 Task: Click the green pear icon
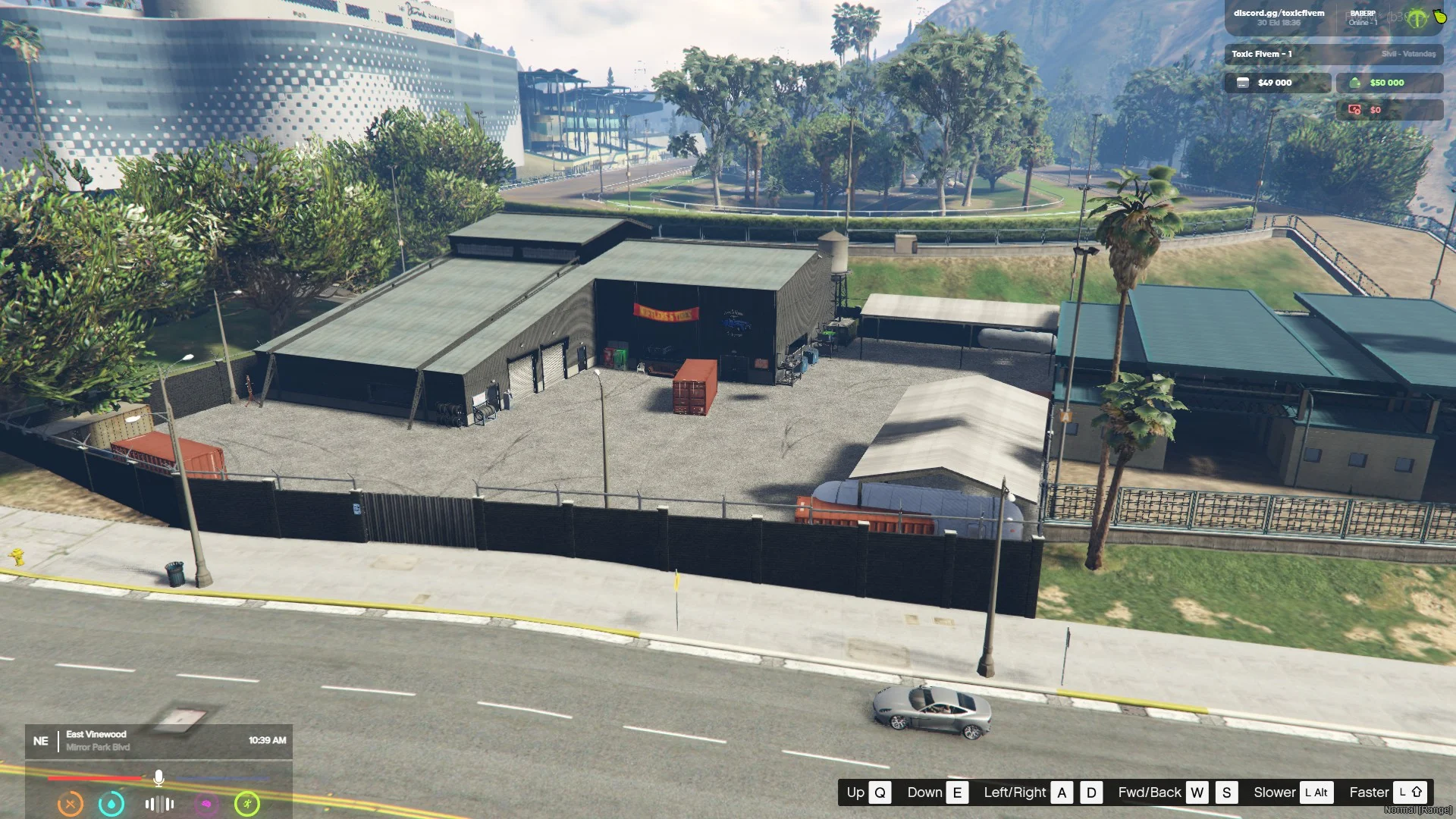[x=1439, y=16]
